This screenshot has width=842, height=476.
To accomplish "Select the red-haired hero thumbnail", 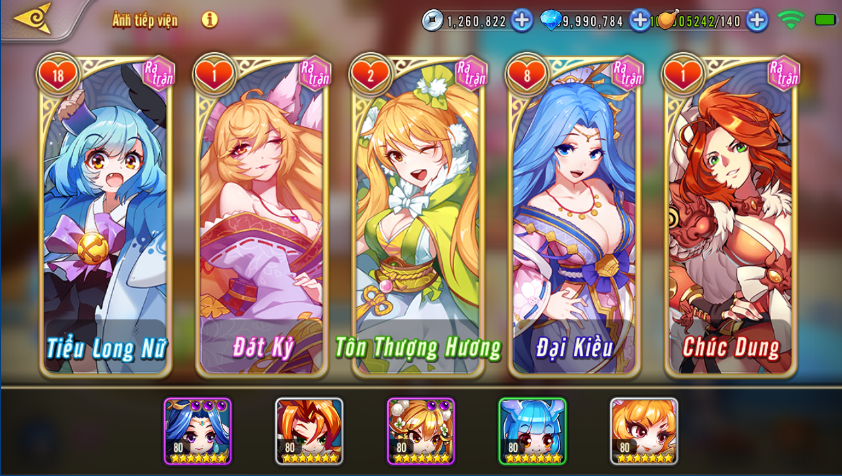I will [309, 431].
